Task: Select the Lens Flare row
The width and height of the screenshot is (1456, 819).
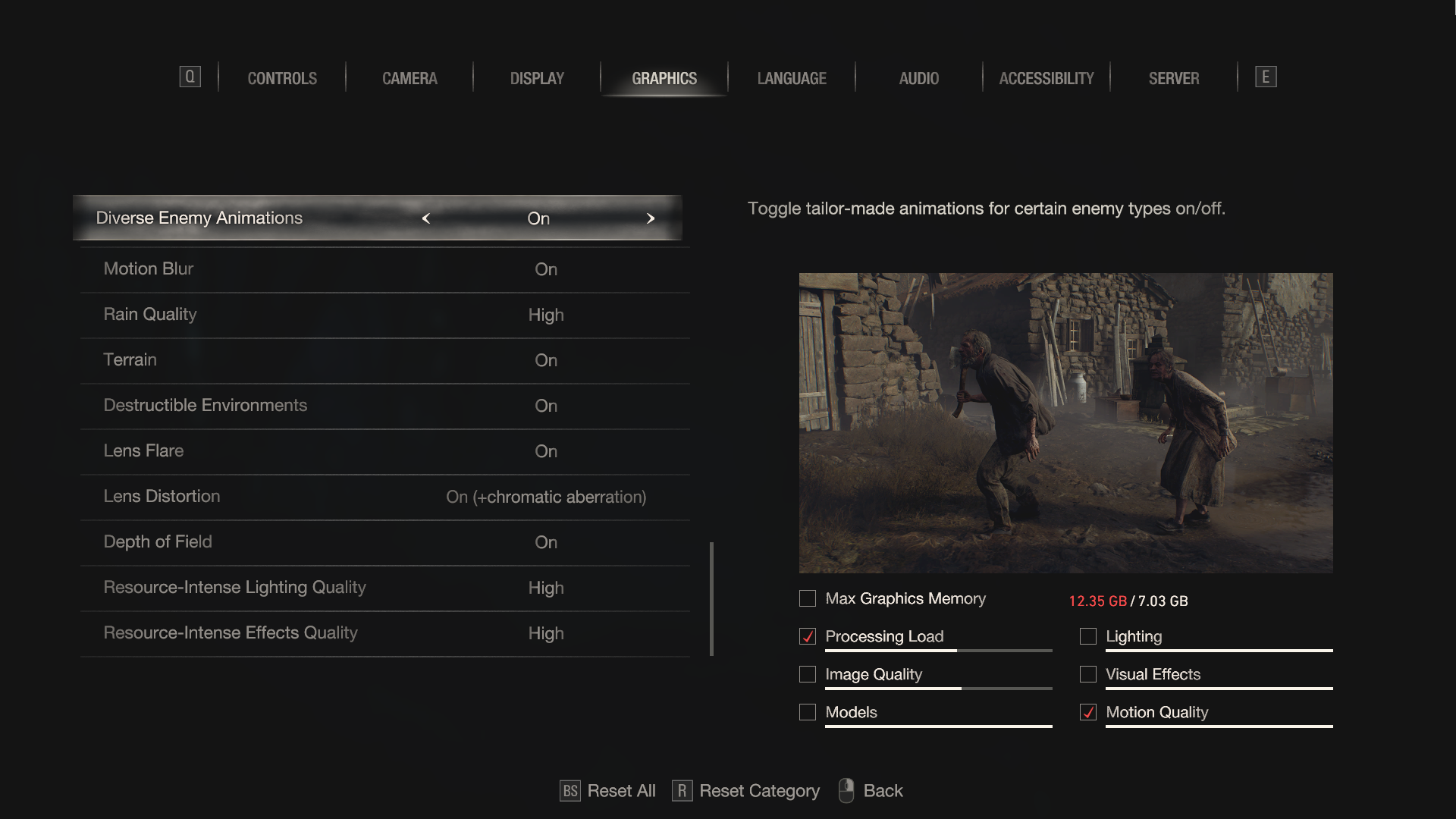Action: (384, 451)
